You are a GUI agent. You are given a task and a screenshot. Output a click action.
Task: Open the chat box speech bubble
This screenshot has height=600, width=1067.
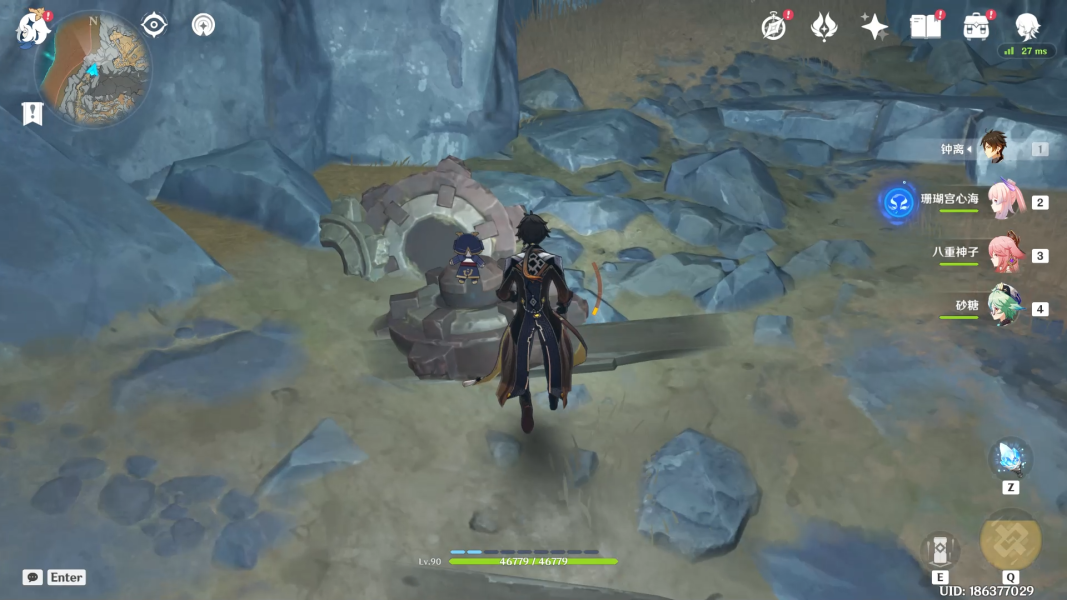[x=33, y=577]
